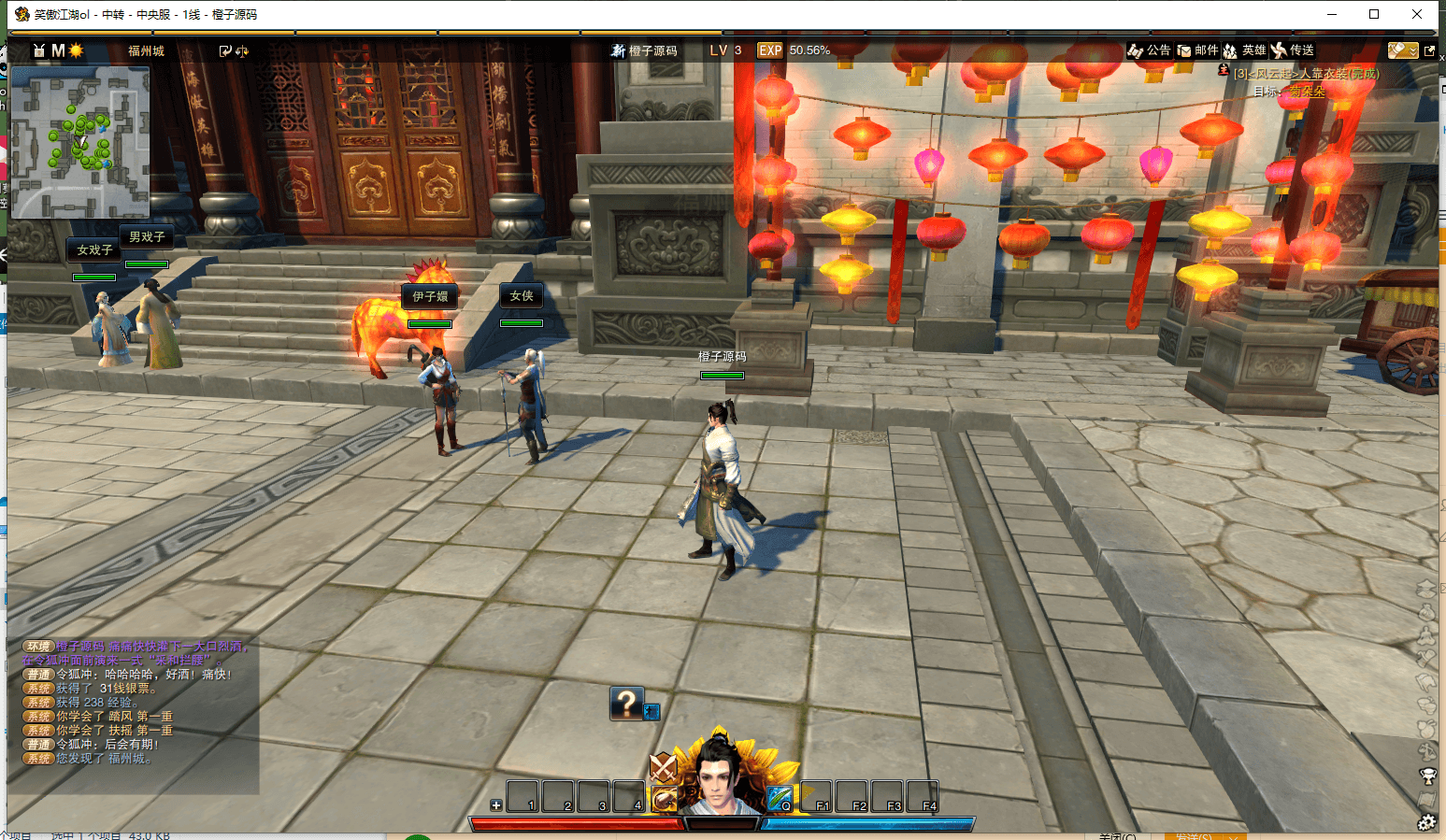Toggle the route arrow icon near 福州城 label

(x=225, y=51)
